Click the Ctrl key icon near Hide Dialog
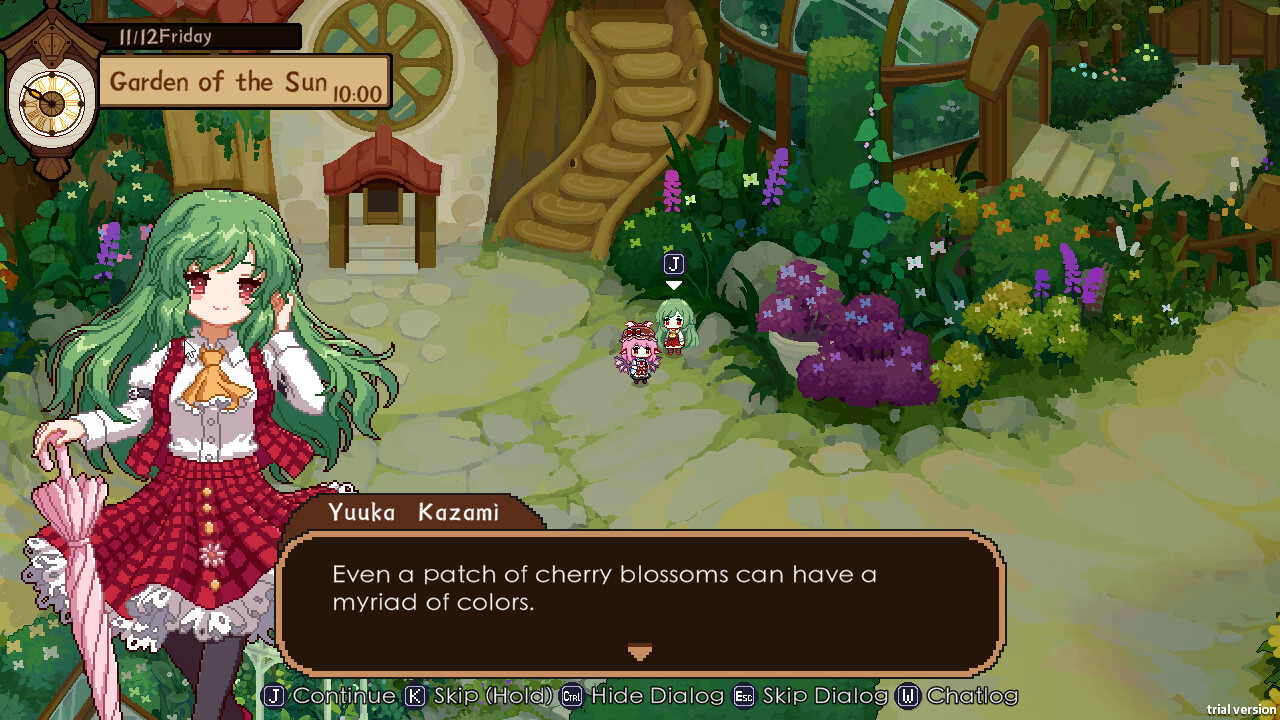The height and width of the screenshot is (720, 1280). (570, 696)
